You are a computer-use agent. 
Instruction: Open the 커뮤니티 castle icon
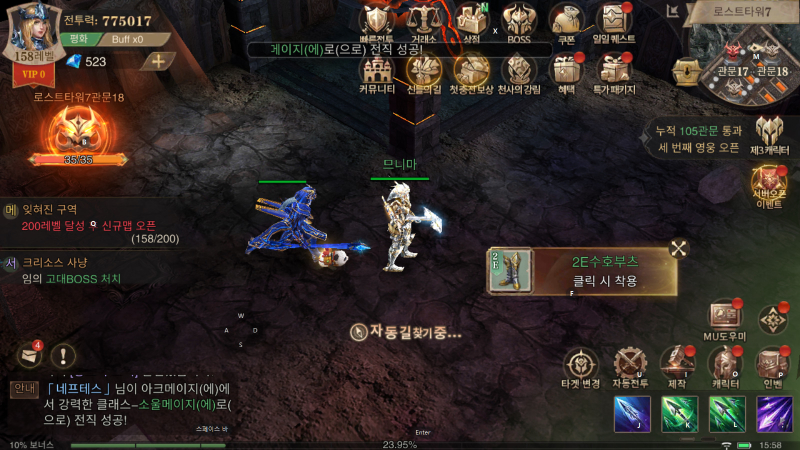[x=378, y=71]
